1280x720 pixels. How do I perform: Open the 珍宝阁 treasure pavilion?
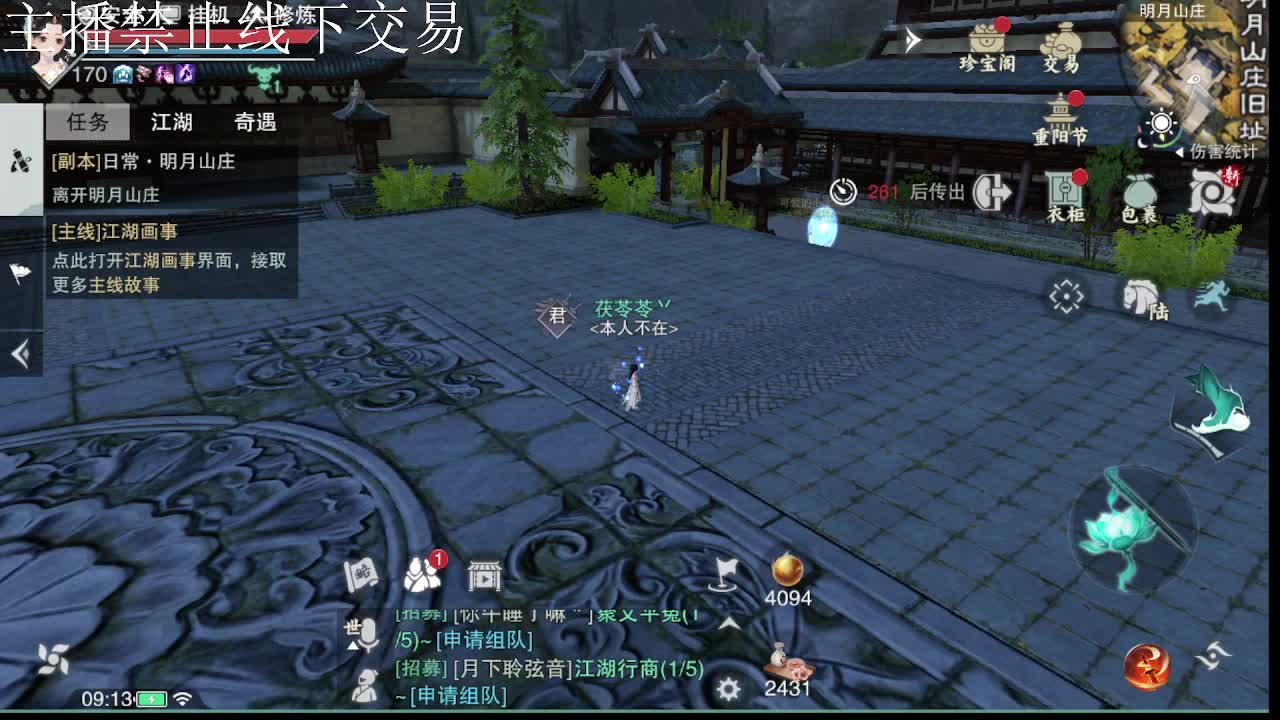click(x=987, y=45)
